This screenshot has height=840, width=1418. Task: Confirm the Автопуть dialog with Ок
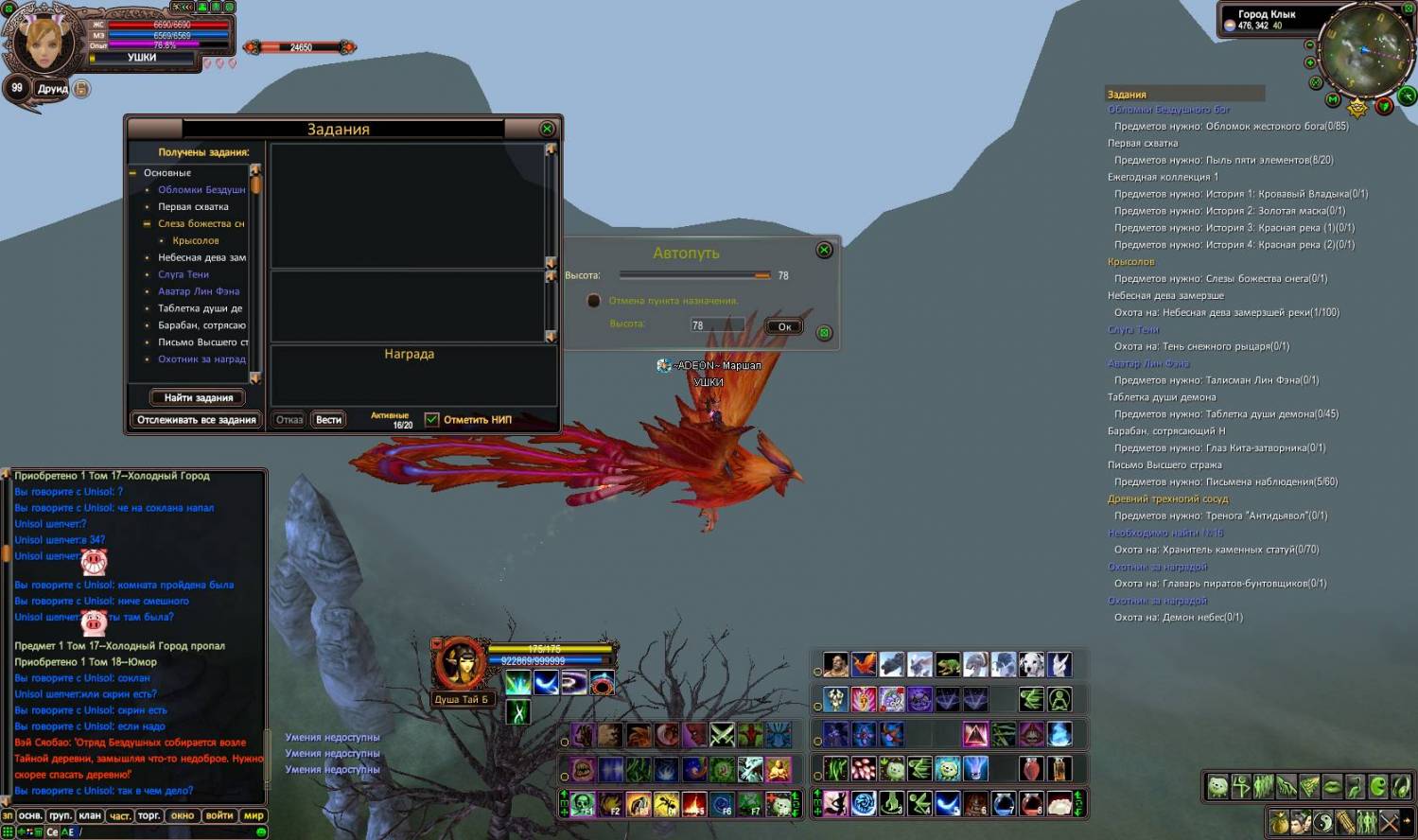click(784, 326)
